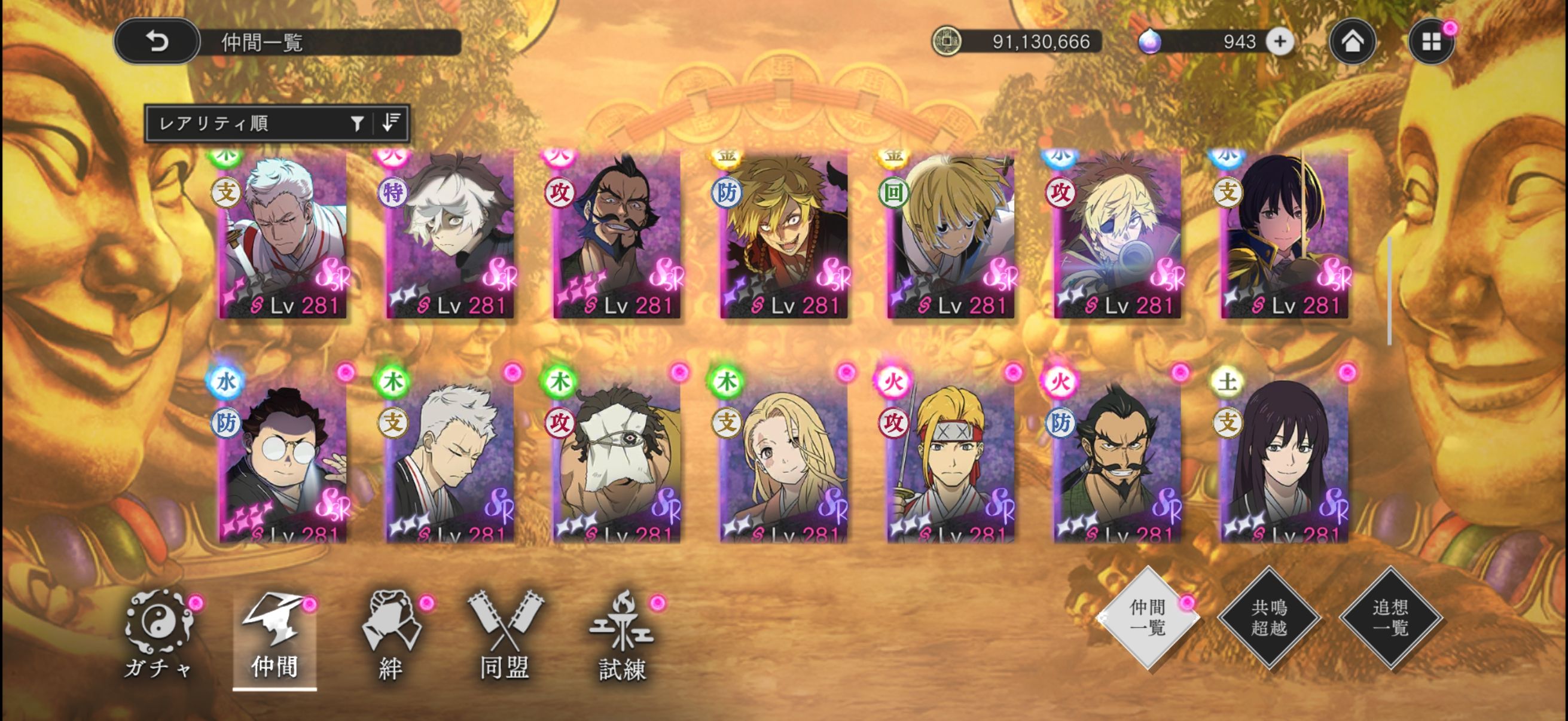Add more gems with the plus button
Screen dimensions: 1568x721
click(1280, 41)
